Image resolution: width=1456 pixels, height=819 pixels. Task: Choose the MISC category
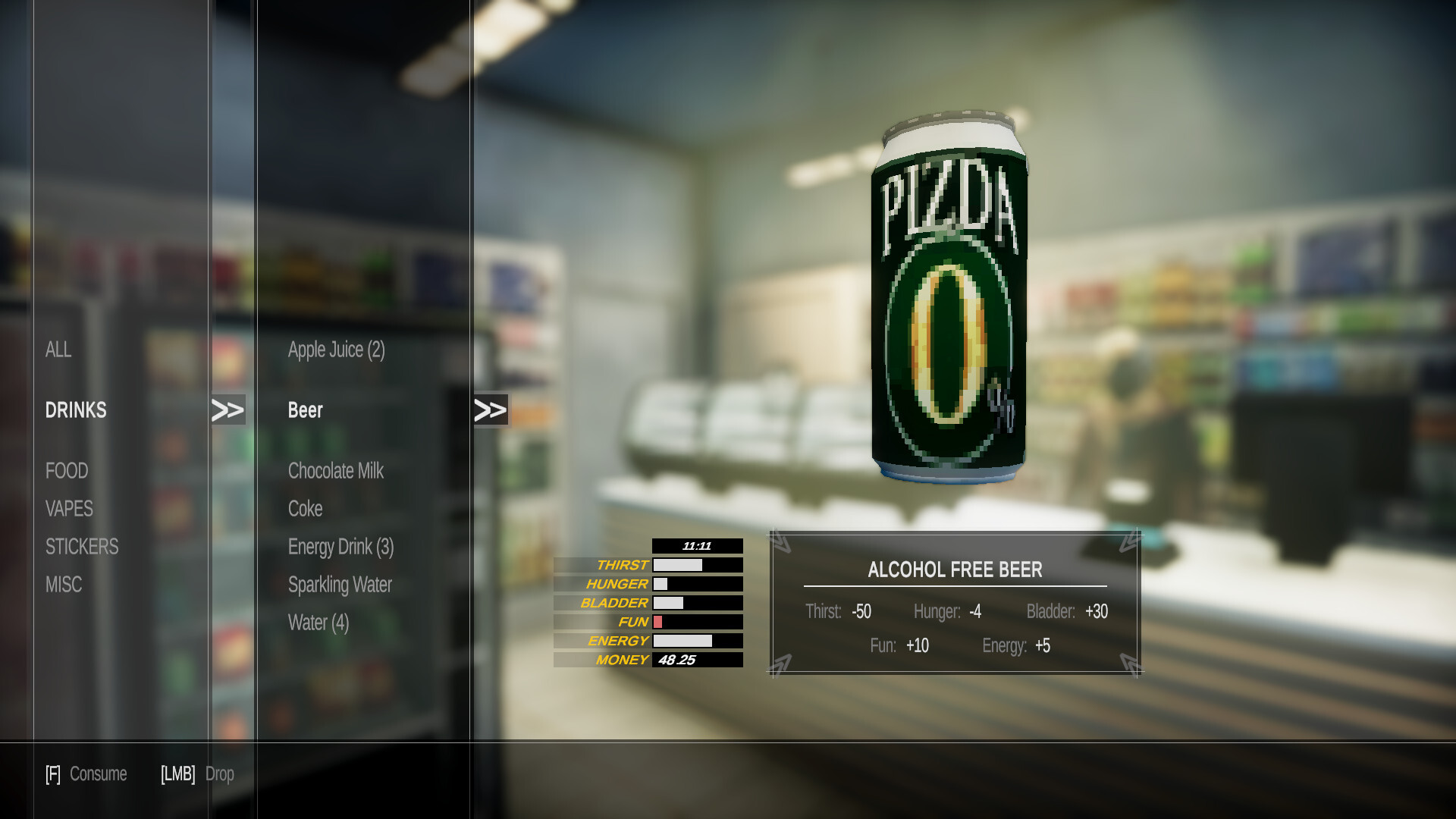64,585
